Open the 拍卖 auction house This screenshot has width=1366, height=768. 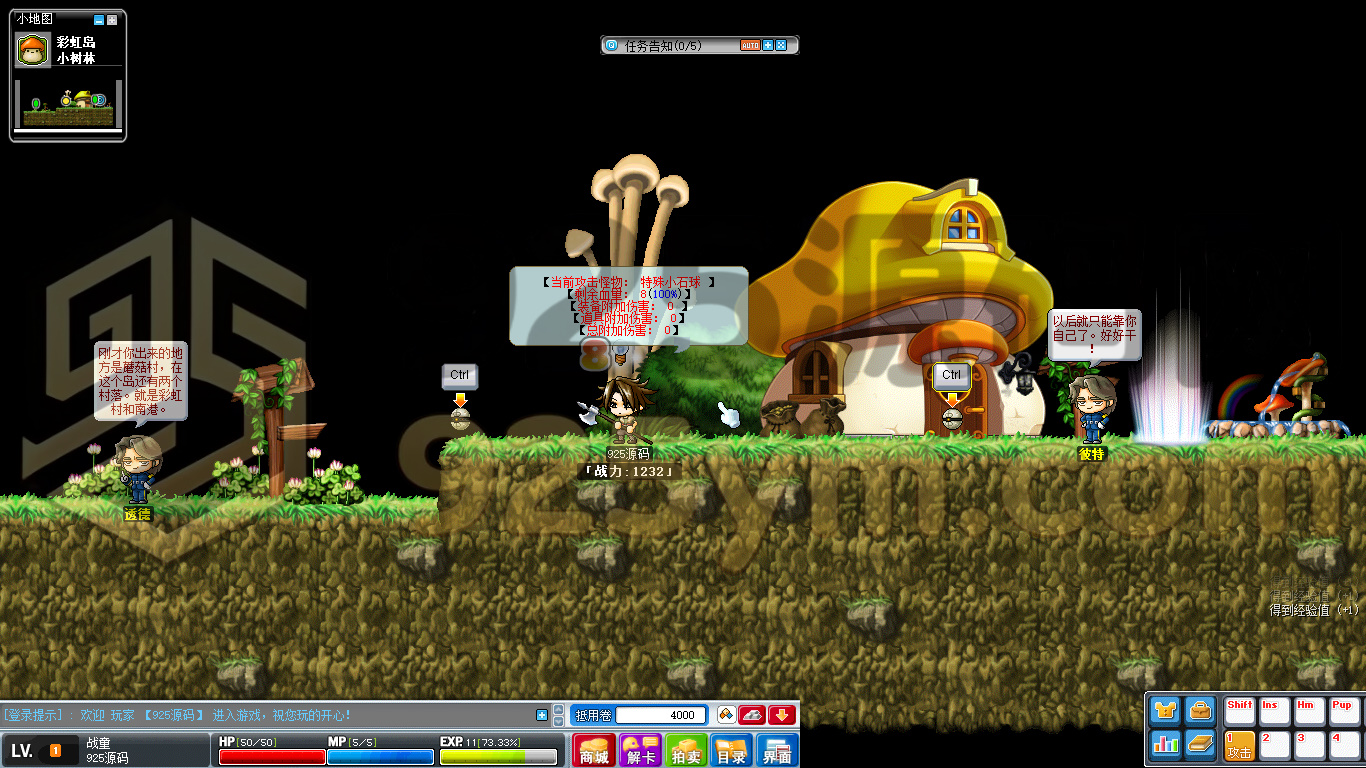coord(686,750)
